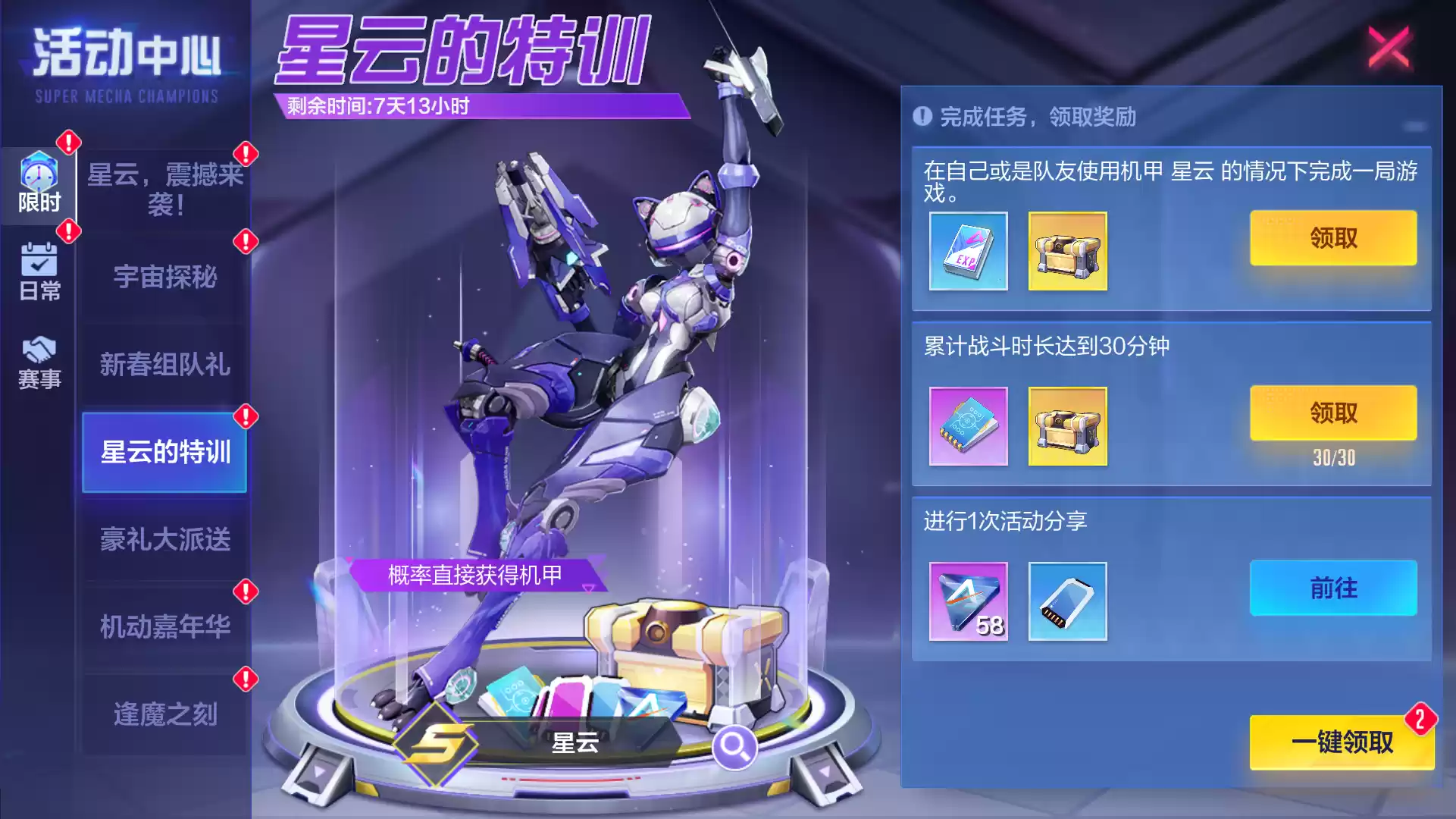The width and height of the screenshot is (1456, 819).
Task: Select the 星云的特训 activity tab
Action: coord(164,451)
